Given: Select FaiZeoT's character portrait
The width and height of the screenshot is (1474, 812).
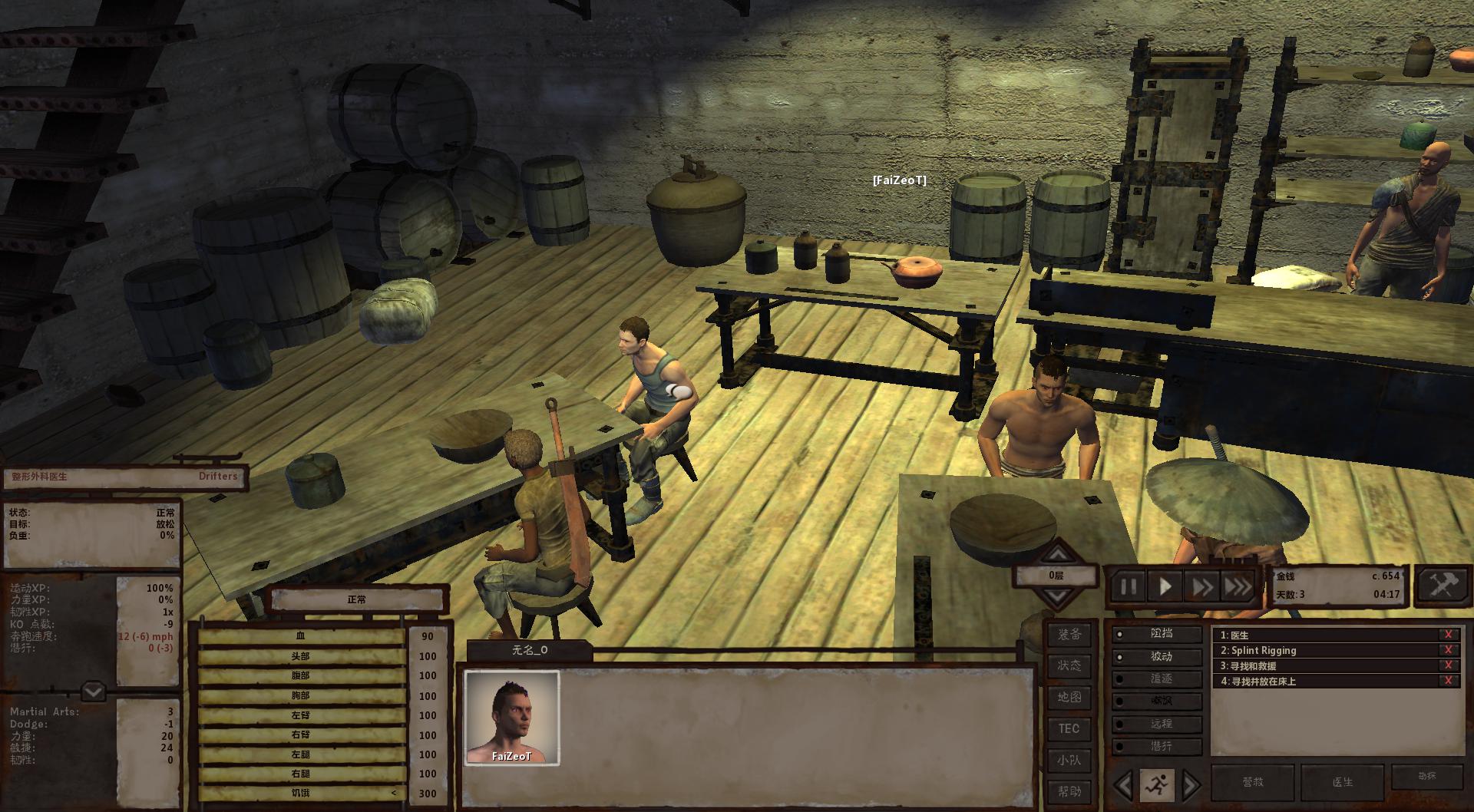Looking at the screenshot, I should click(512, 718).
